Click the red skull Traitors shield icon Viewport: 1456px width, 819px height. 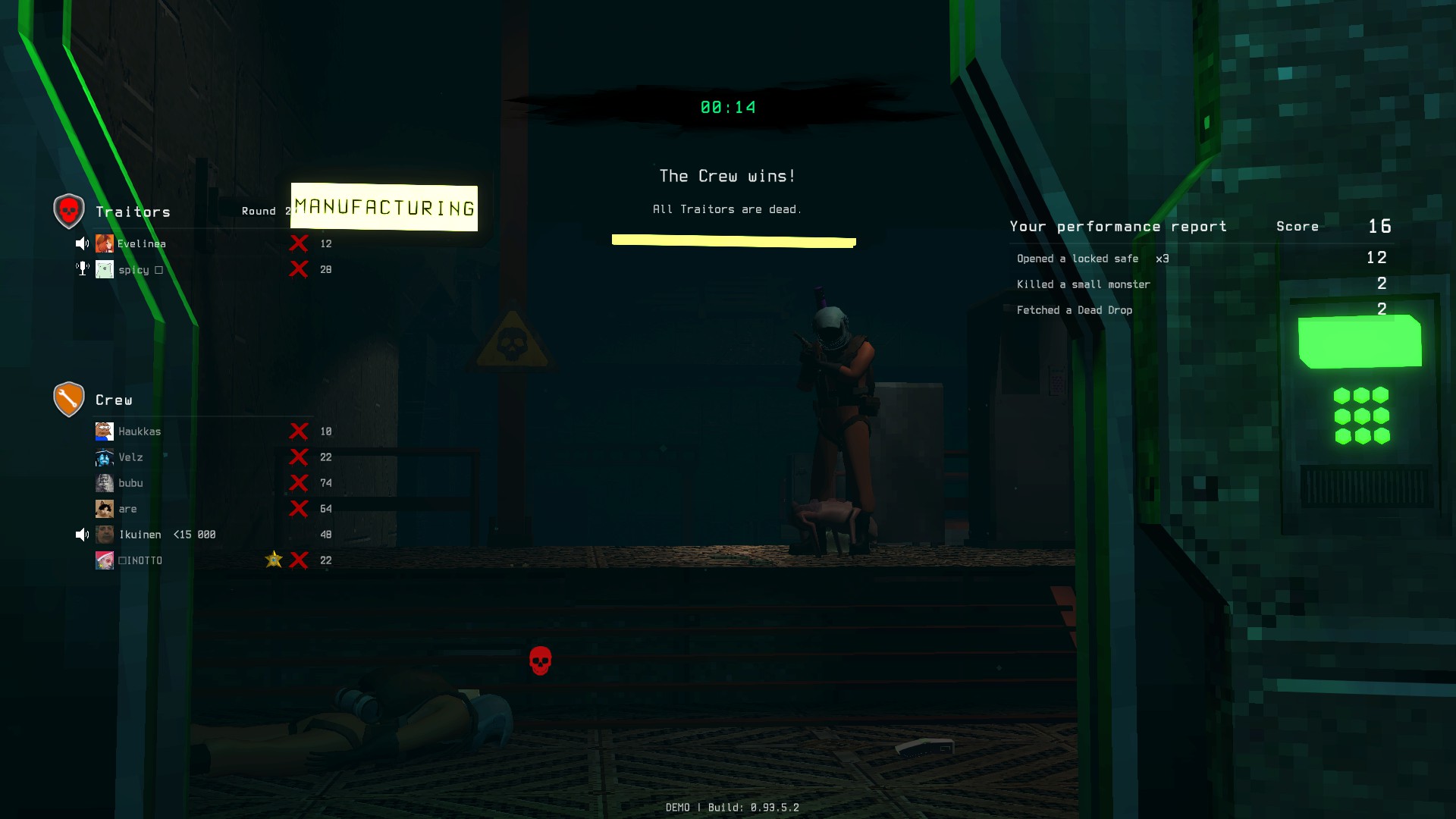[x=69, y=210]
